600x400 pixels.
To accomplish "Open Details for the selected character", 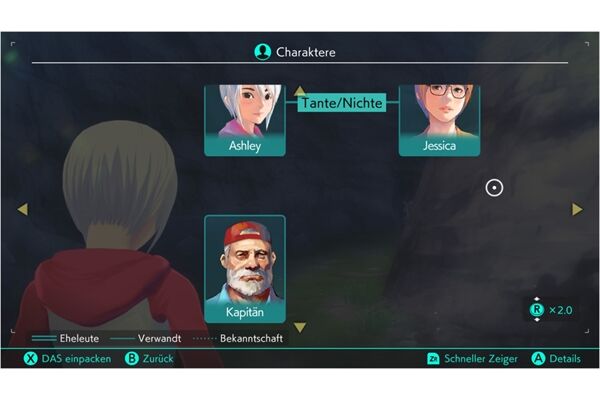I will 555,358.
